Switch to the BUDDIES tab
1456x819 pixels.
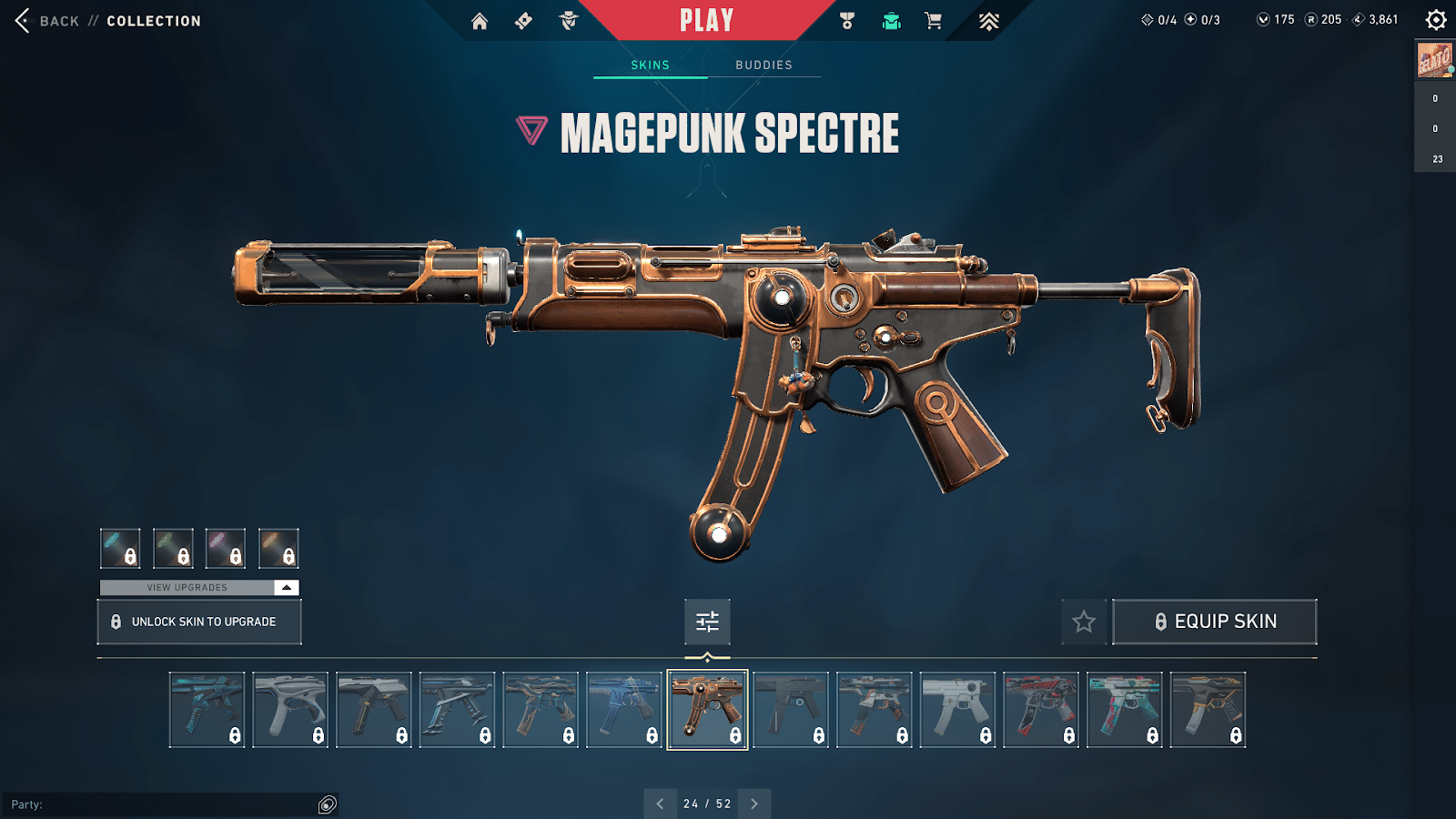point(763,65)
